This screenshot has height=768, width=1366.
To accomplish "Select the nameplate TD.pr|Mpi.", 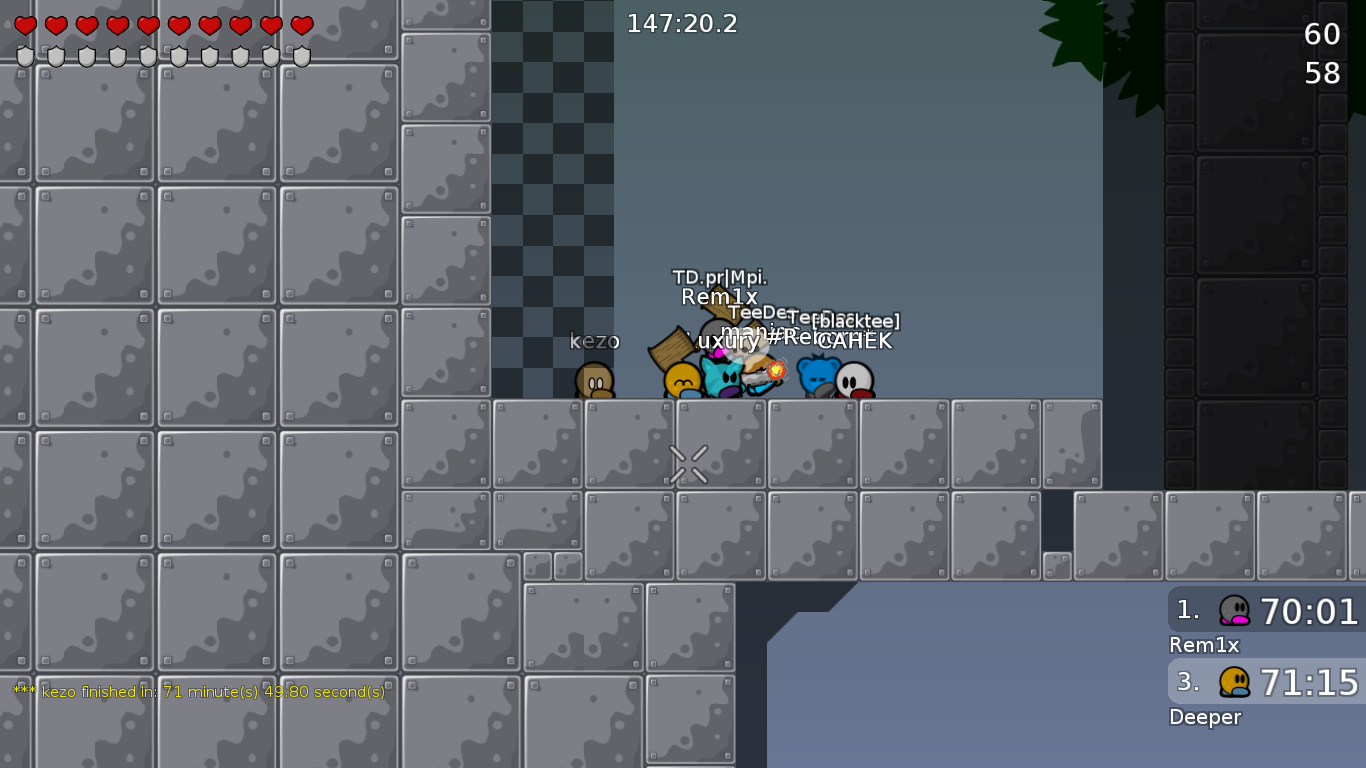I will click(x=719, y=277).
